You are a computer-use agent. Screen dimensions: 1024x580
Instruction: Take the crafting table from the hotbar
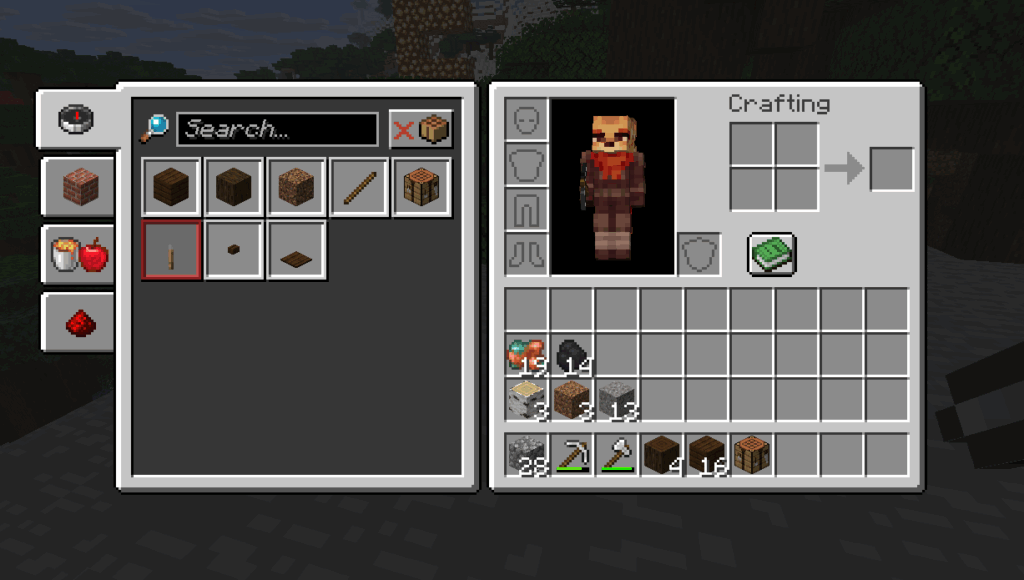(751, 455)
